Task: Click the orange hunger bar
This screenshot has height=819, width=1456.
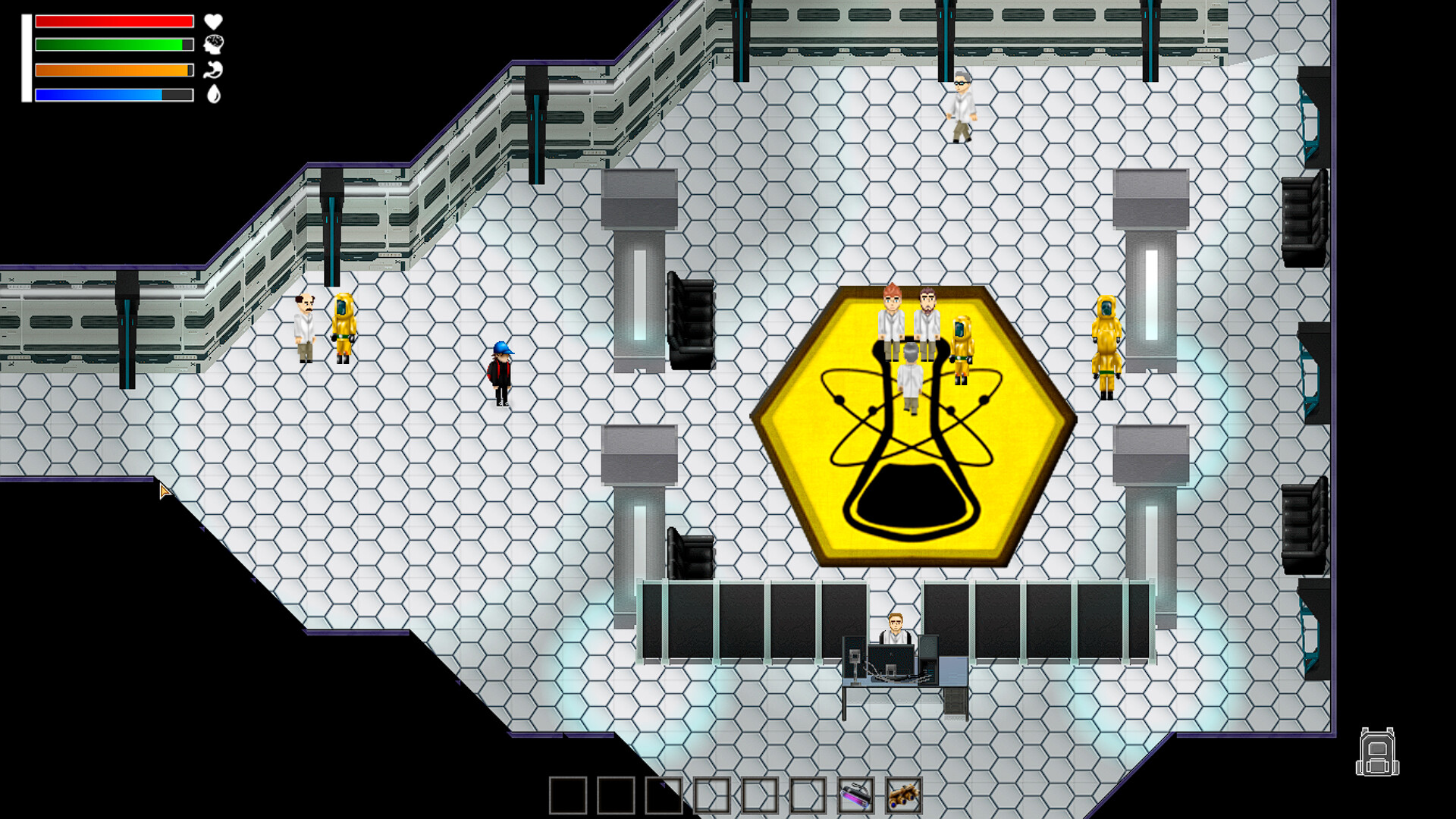Action: coord(114,71)
